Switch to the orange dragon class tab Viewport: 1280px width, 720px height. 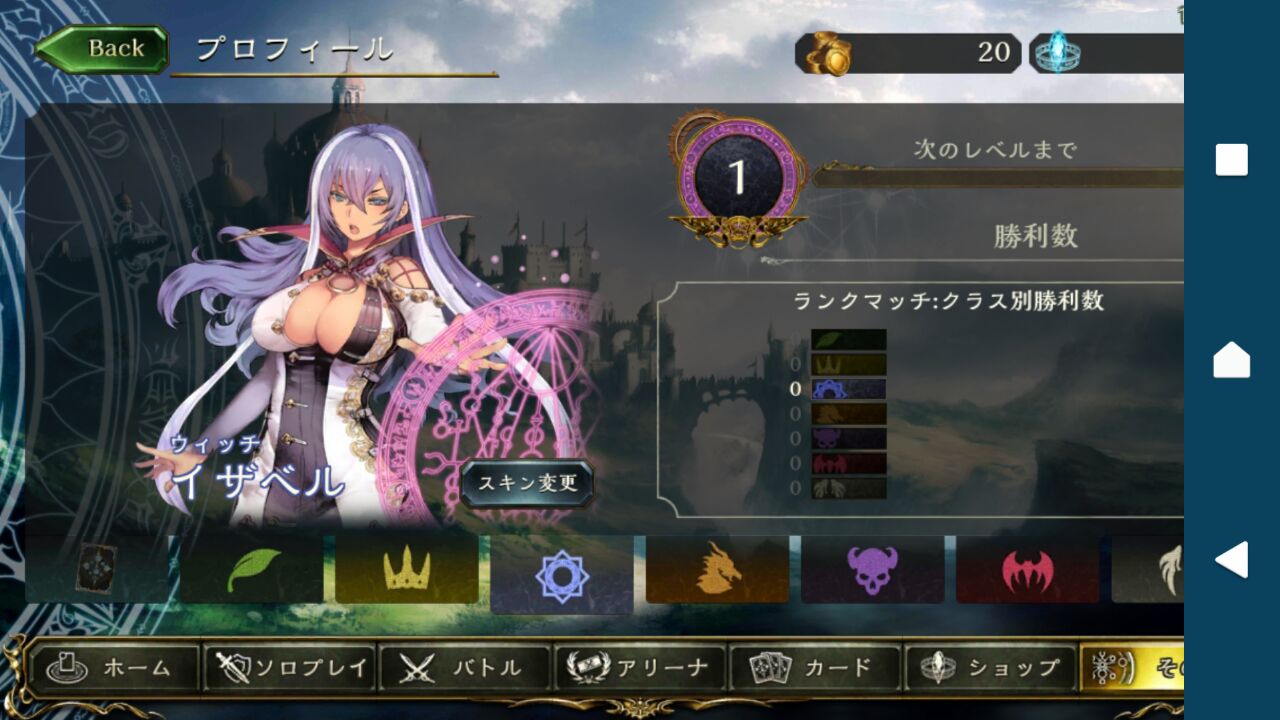[717, 570]
